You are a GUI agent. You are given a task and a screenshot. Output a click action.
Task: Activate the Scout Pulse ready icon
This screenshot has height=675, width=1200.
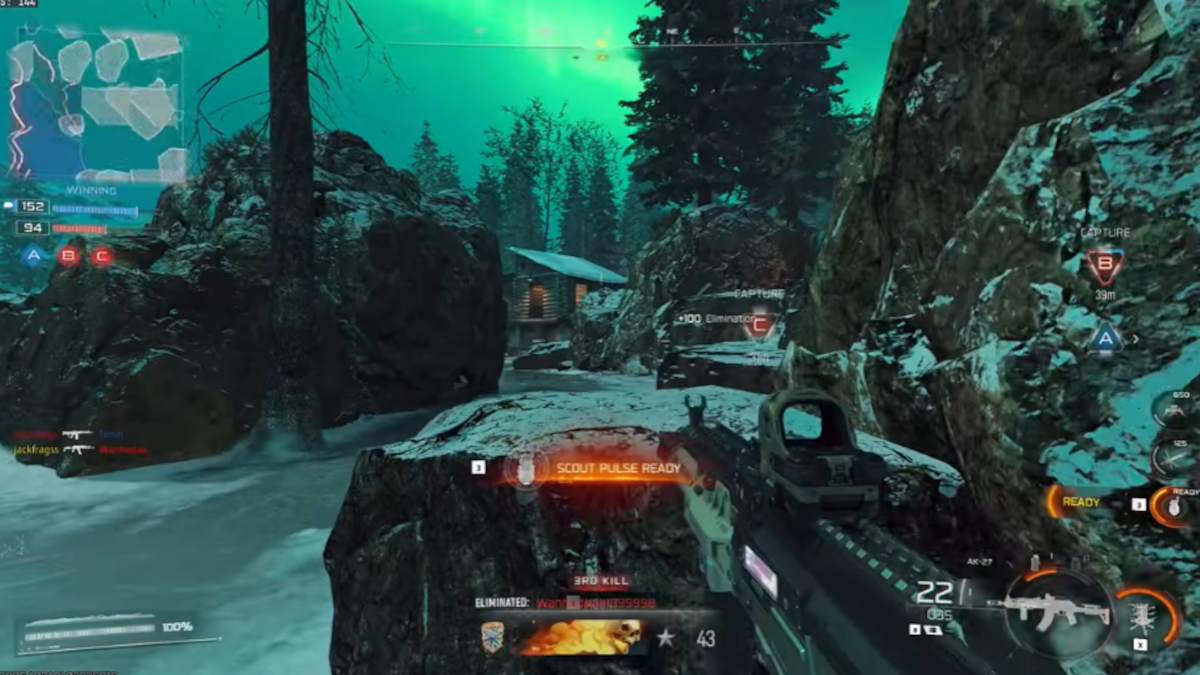pos(520,468)
